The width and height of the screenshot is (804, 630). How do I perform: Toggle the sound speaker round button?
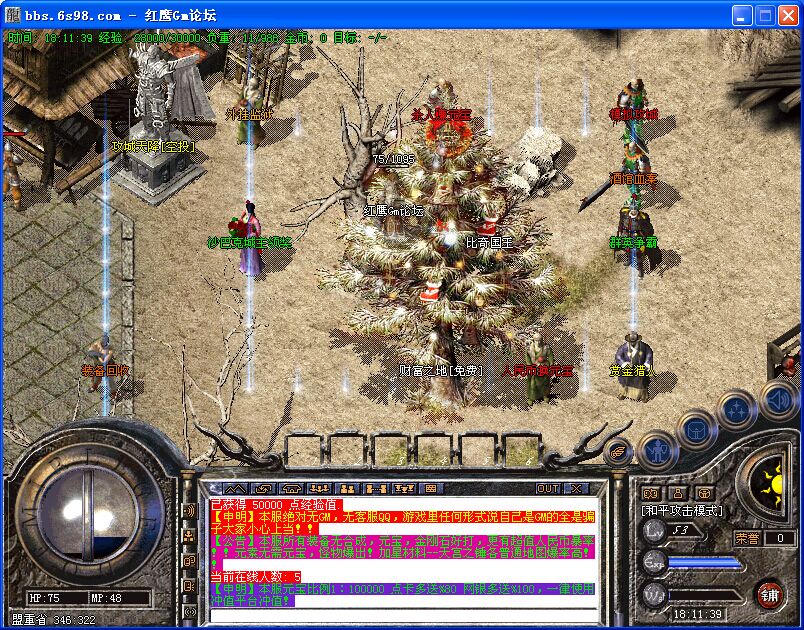click(778, 401)
